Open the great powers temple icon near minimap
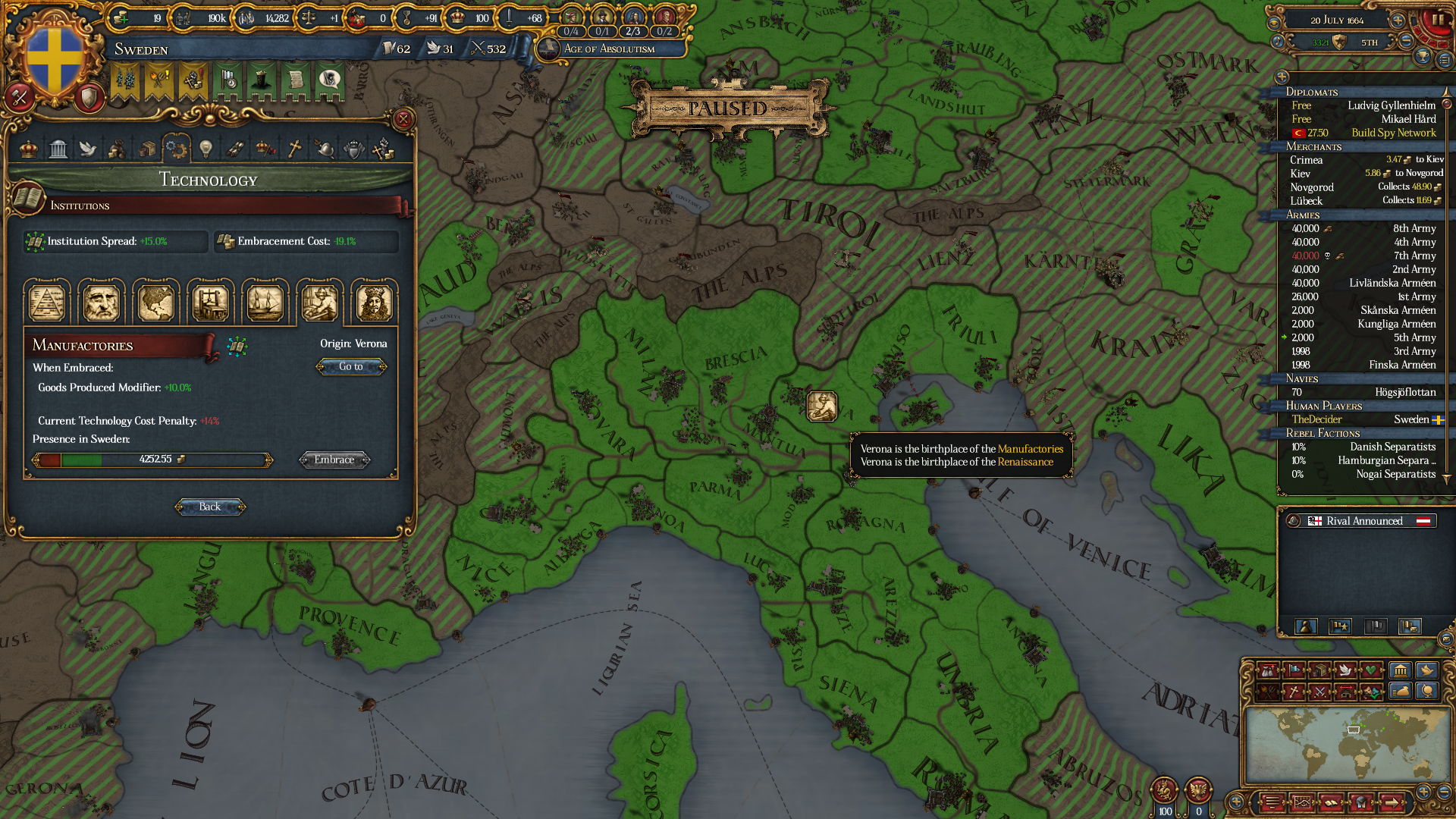Viewport: 1456px width, 819px height. (1401, 670)
